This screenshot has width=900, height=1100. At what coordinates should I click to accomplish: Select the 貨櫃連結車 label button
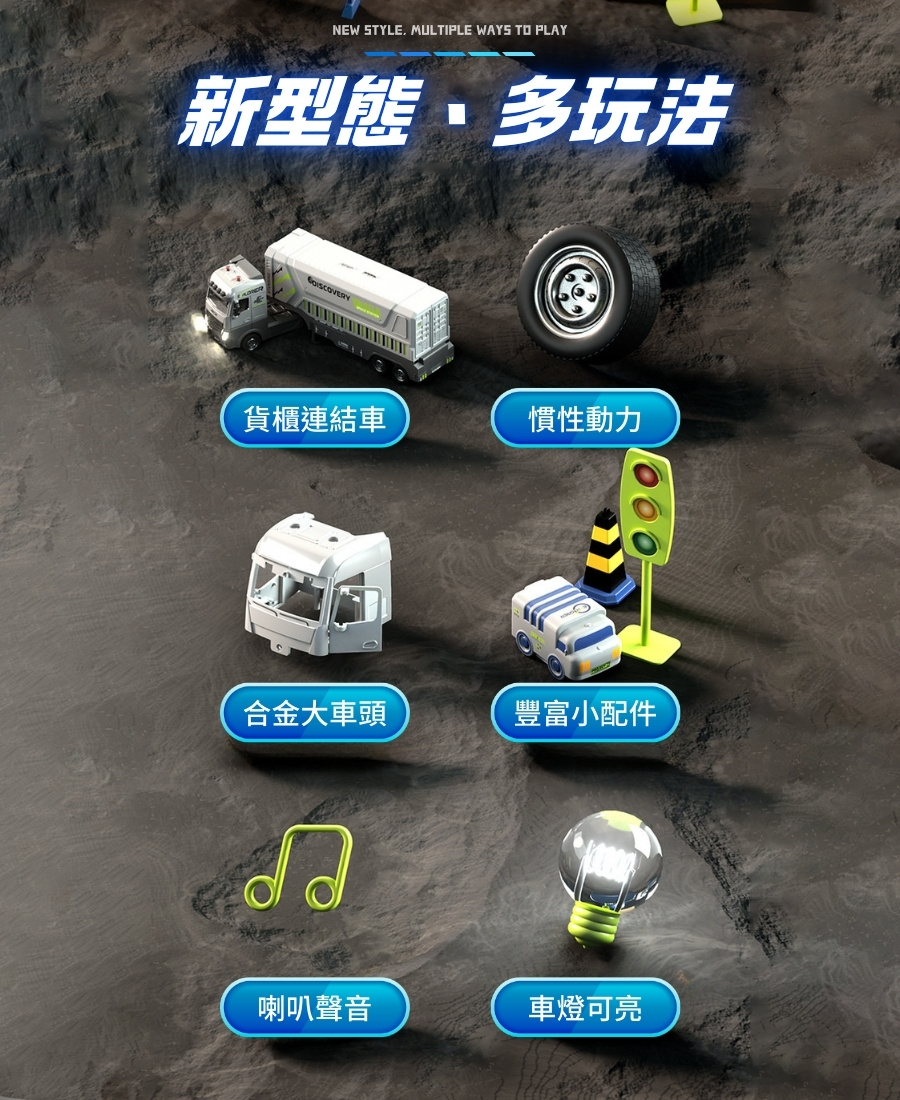pos(315,418)
